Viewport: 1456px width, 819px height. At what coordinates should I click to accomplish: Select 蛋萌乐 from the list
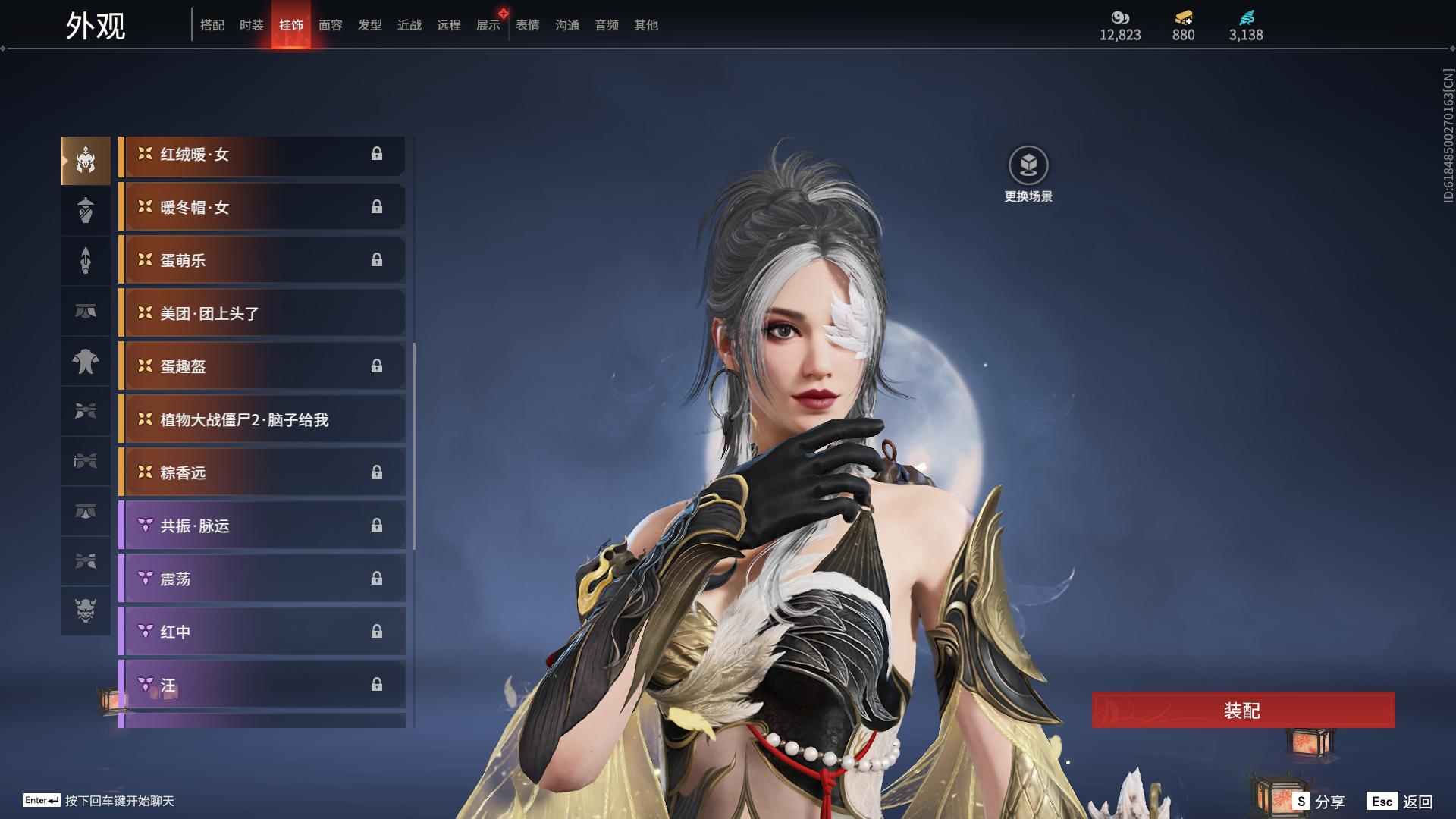click(262, 261)
